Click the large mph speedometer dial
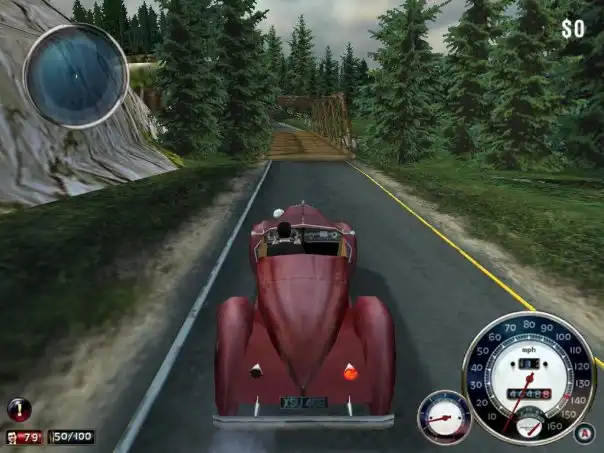 pyautogui.click(x=528, y=377)
